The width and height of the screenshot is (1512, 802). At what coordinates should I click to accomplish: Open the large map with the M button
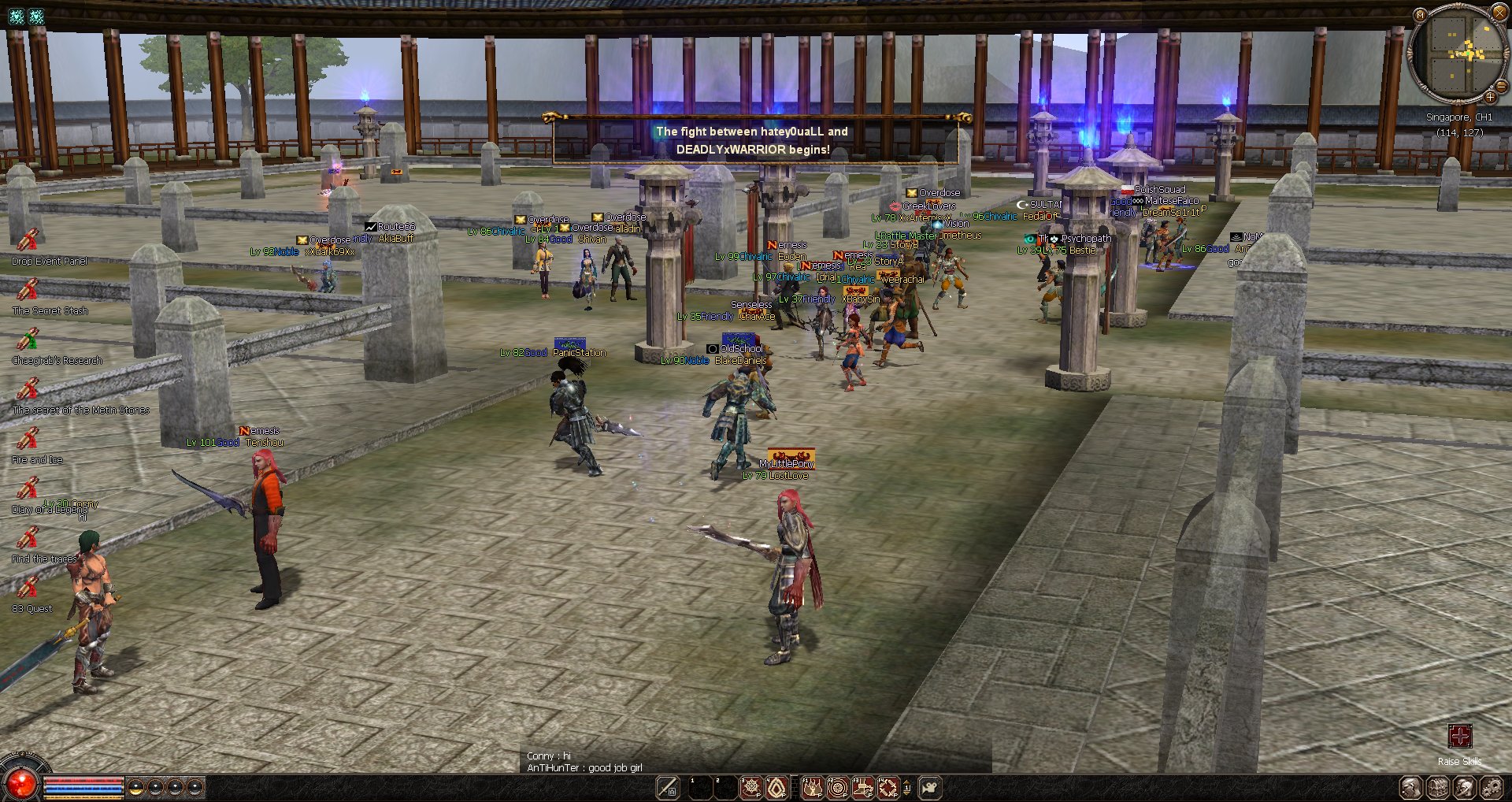(x=1420, y=14)
